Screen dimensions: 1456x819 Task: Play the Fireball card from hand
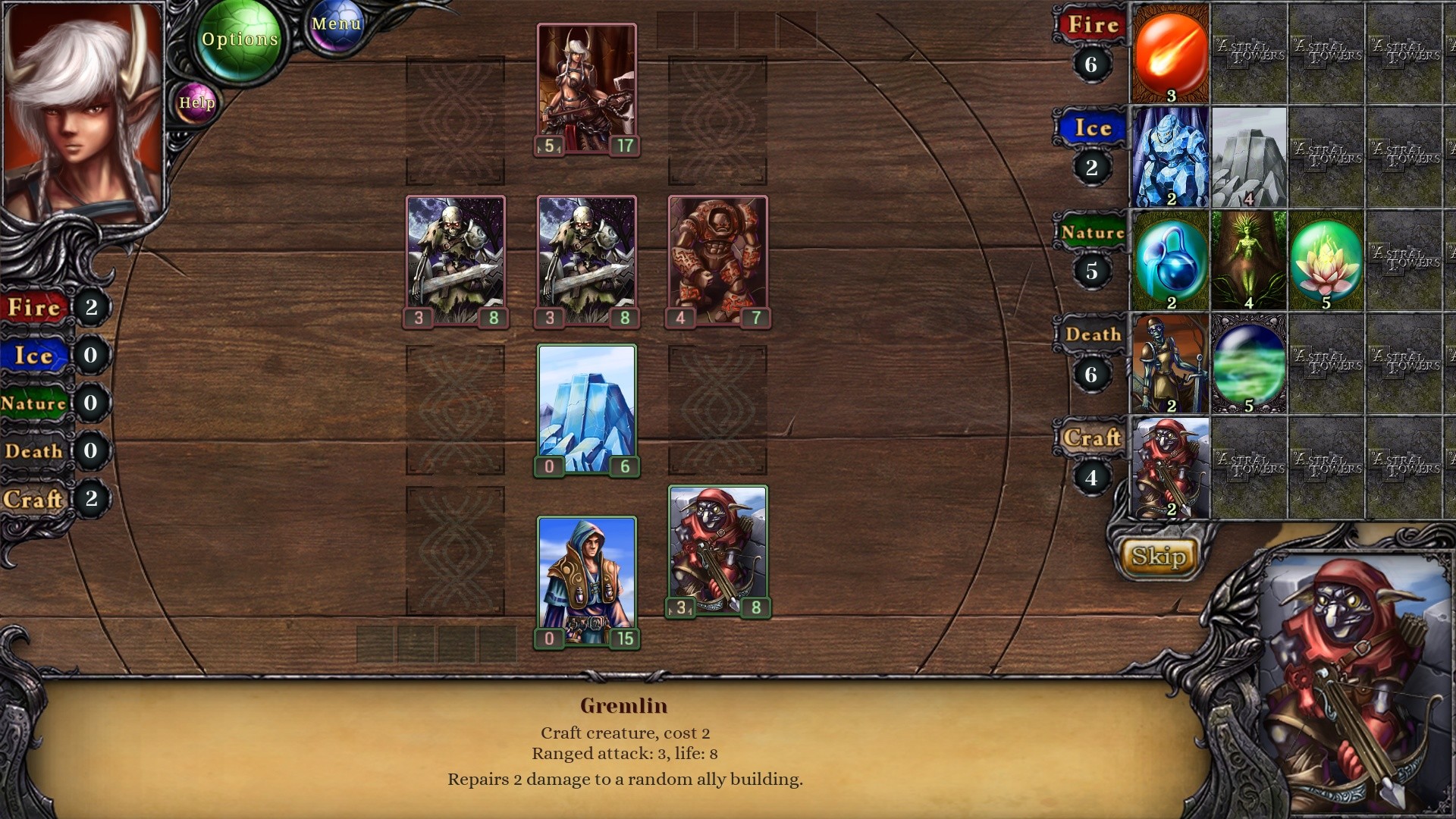1171,55
